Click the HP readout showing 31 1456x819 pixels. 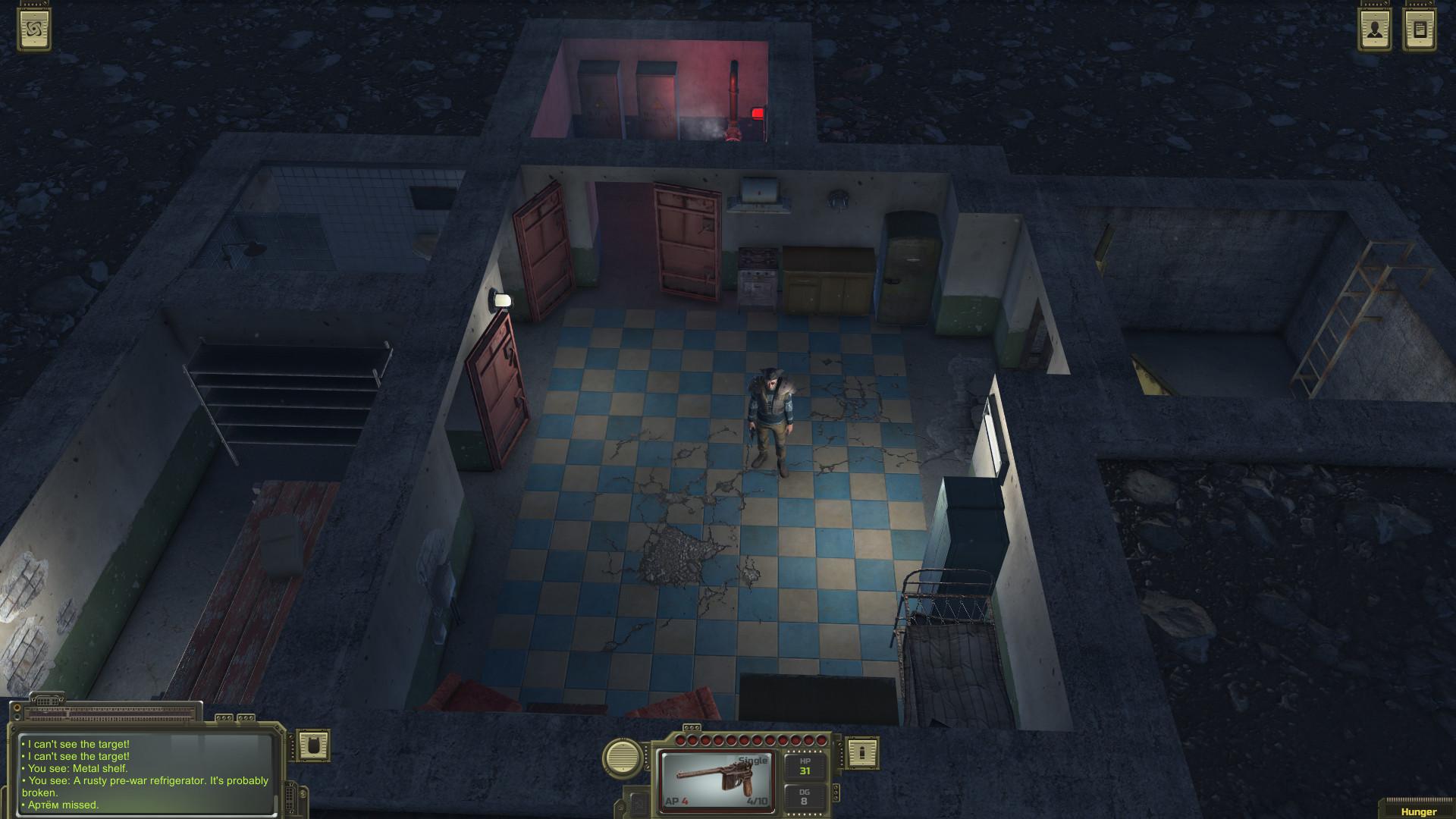click(x=805, y=769)
